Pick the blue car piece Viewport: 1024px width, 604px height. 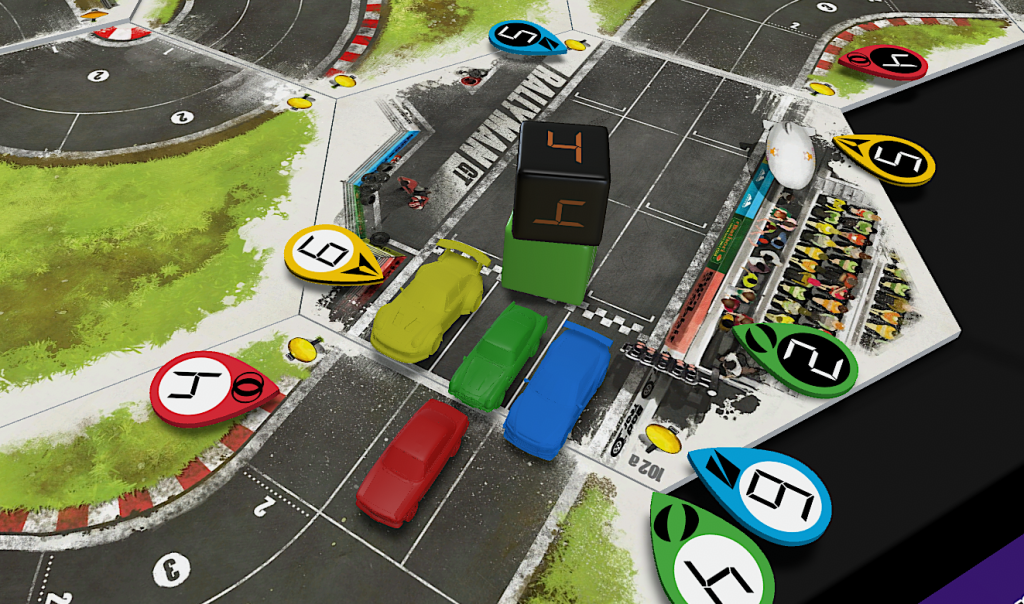click(x=558, y=389)
